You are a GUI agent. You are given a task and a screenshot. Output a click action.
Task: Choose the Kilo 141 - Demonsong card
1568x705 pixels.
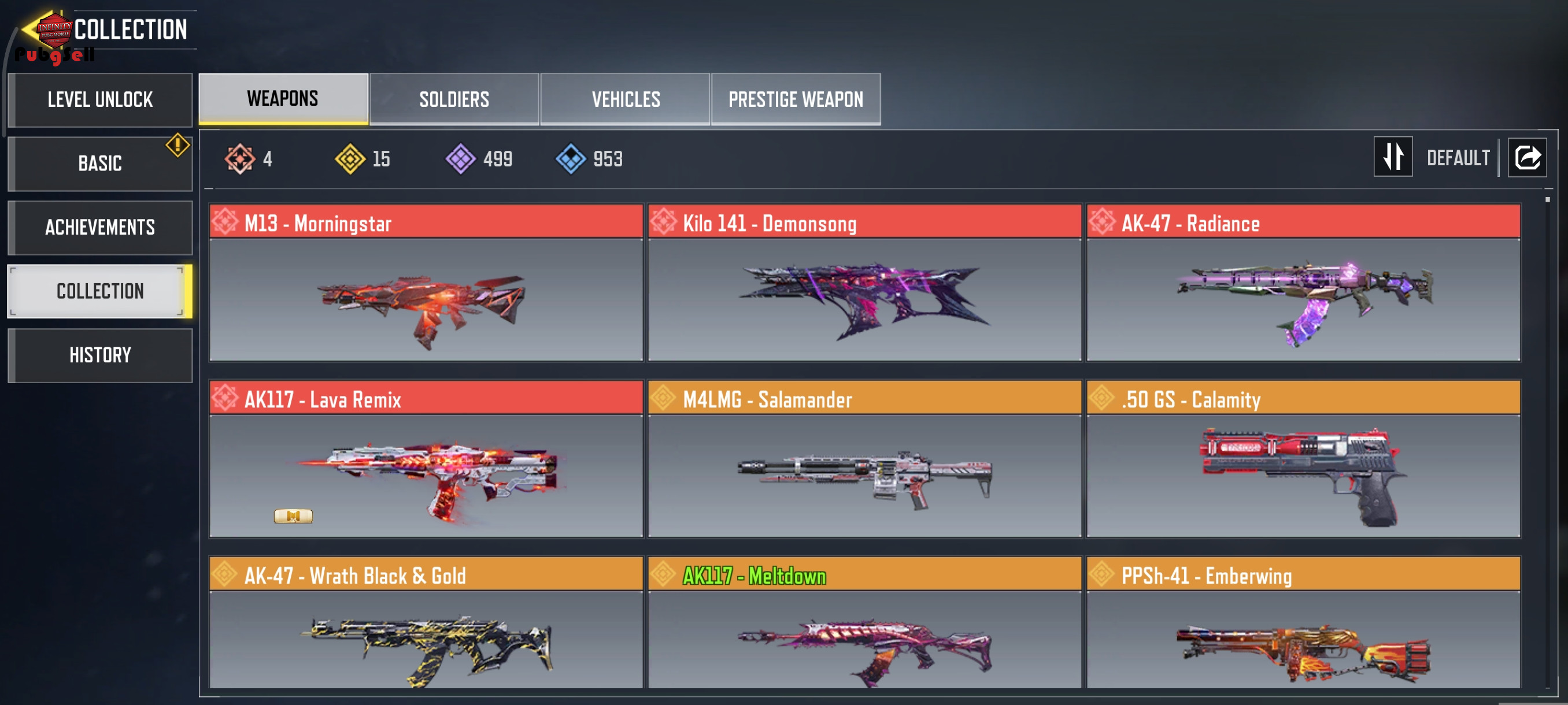(x=864, y=283)
